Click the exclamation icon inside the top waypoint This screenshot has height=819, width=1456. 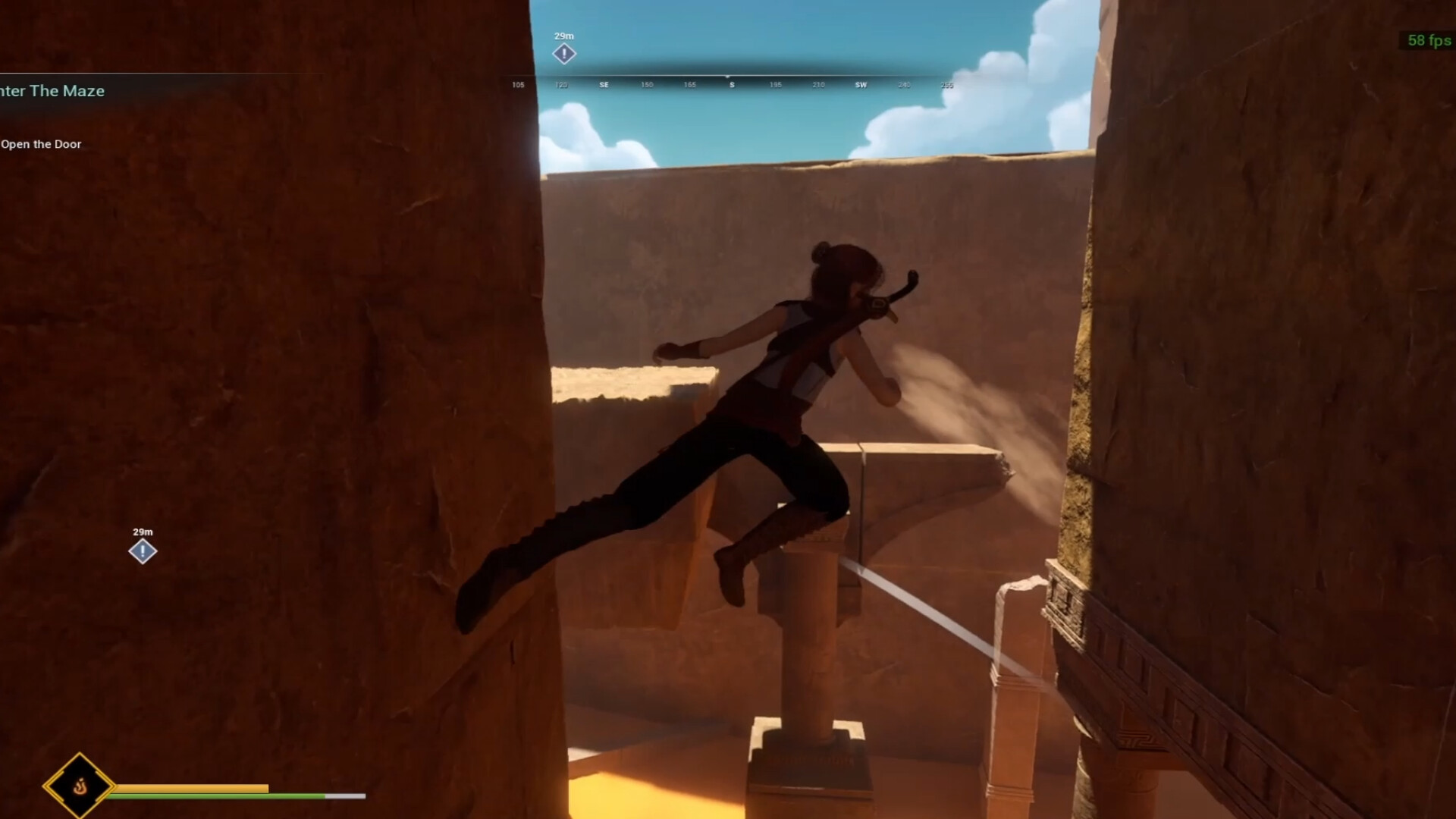point(564,53)
